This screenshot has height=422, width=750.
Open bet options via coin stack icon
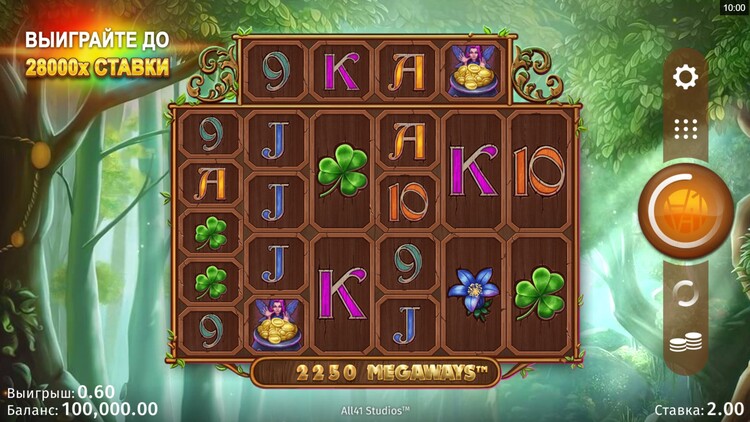[685, 346]
